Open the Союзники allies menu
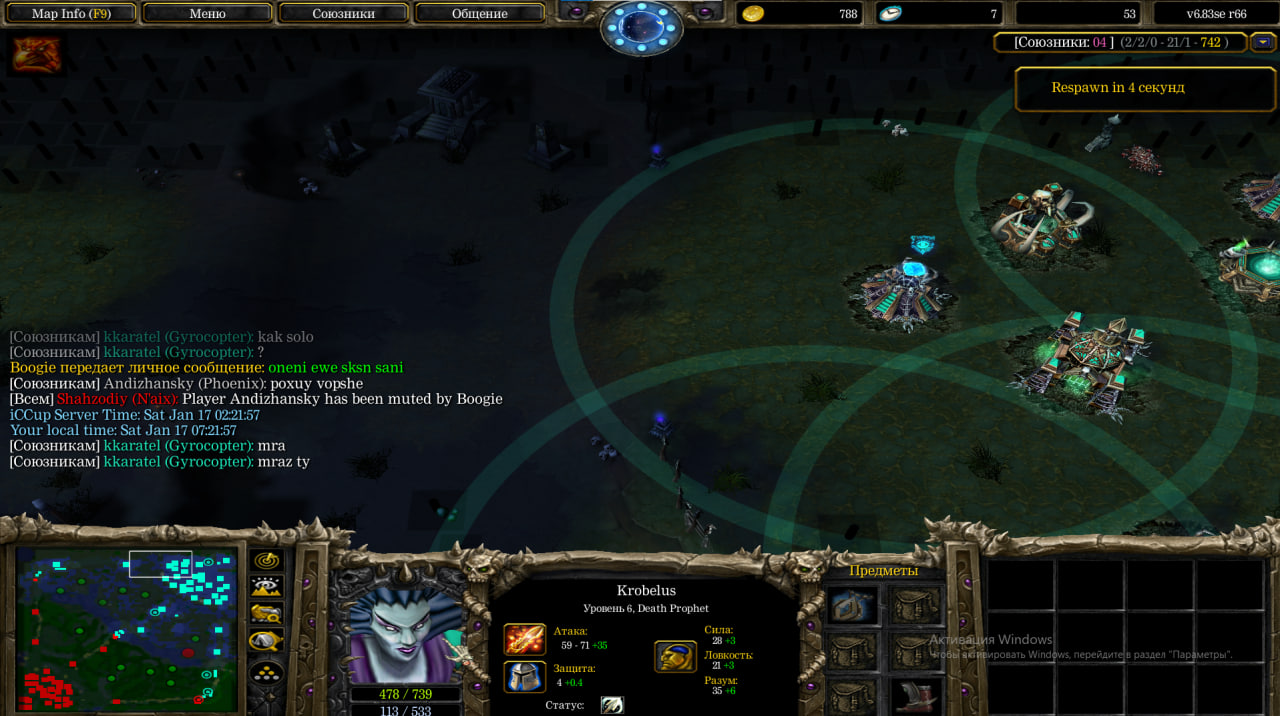 click(x=343, y=13)
